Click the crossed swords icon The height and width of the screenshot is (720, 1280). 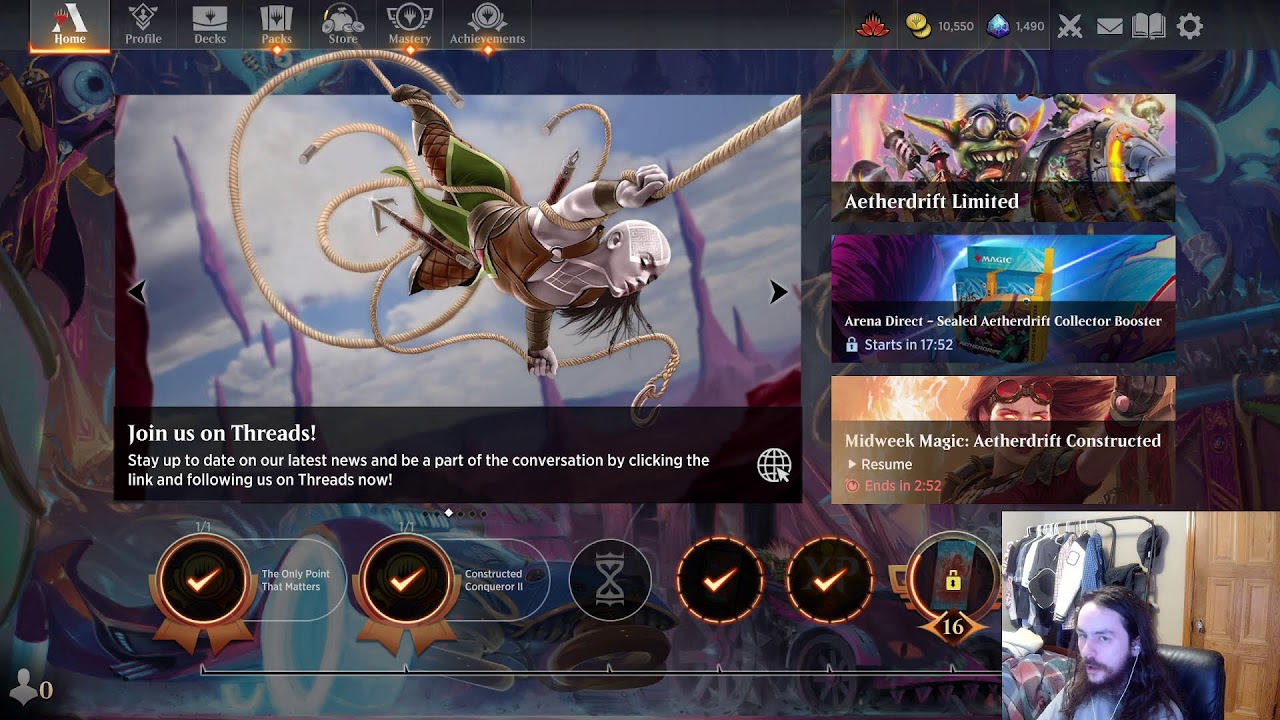click(x=1070, y=26)
